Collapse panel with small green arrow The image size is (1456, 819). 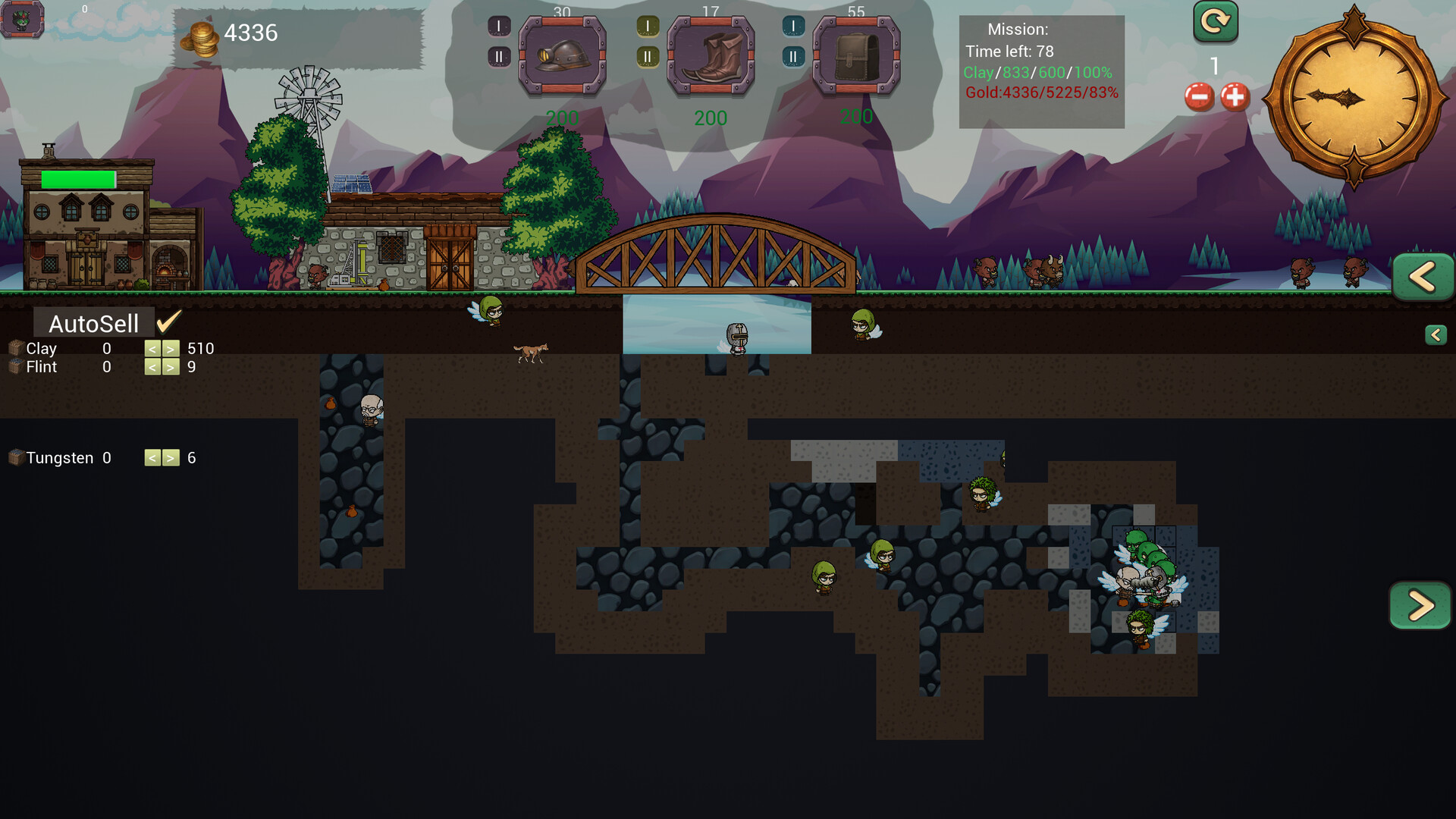[1436, 335]
